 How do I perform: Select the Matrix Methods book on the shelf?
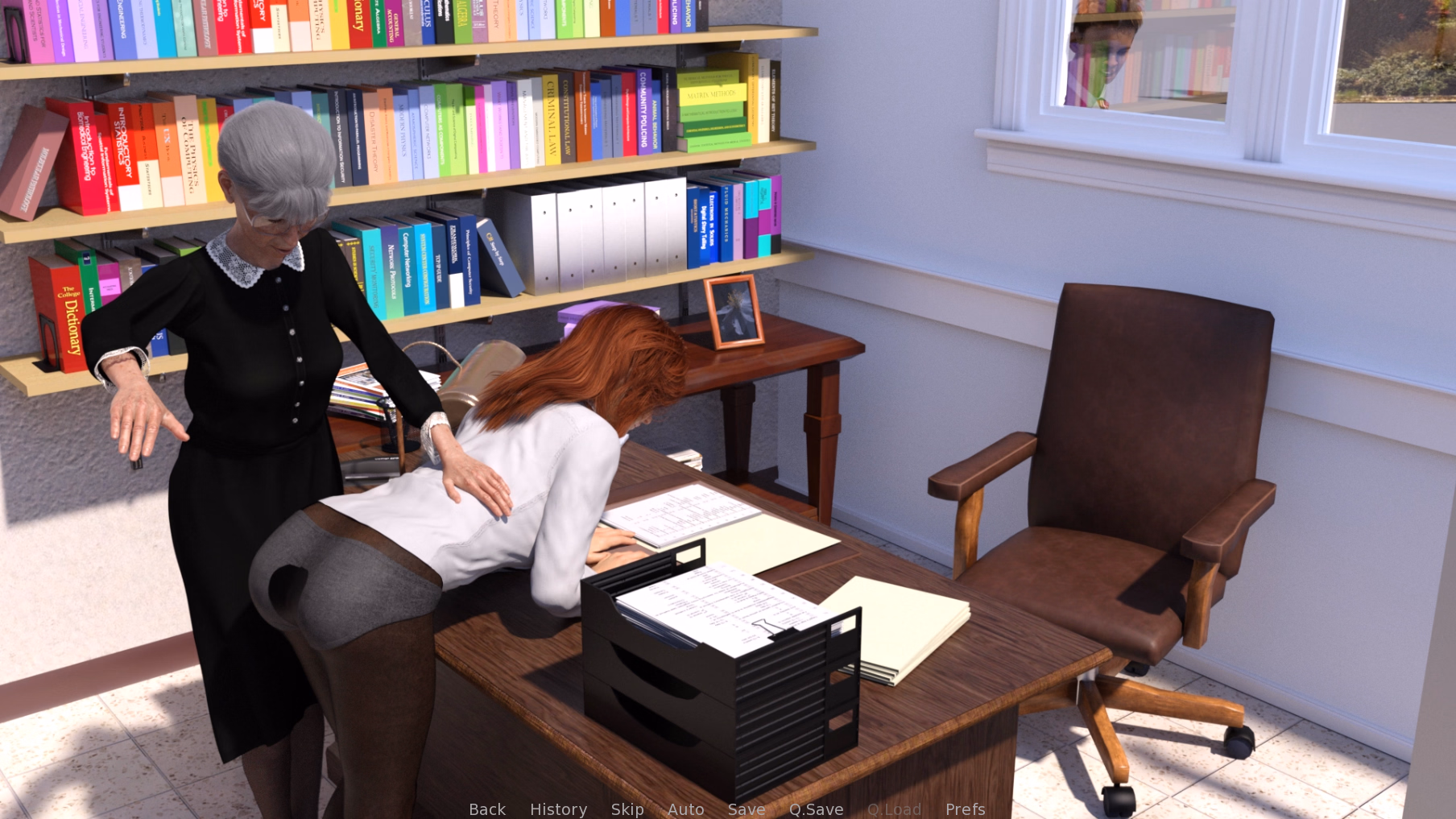tap(712, 94)
